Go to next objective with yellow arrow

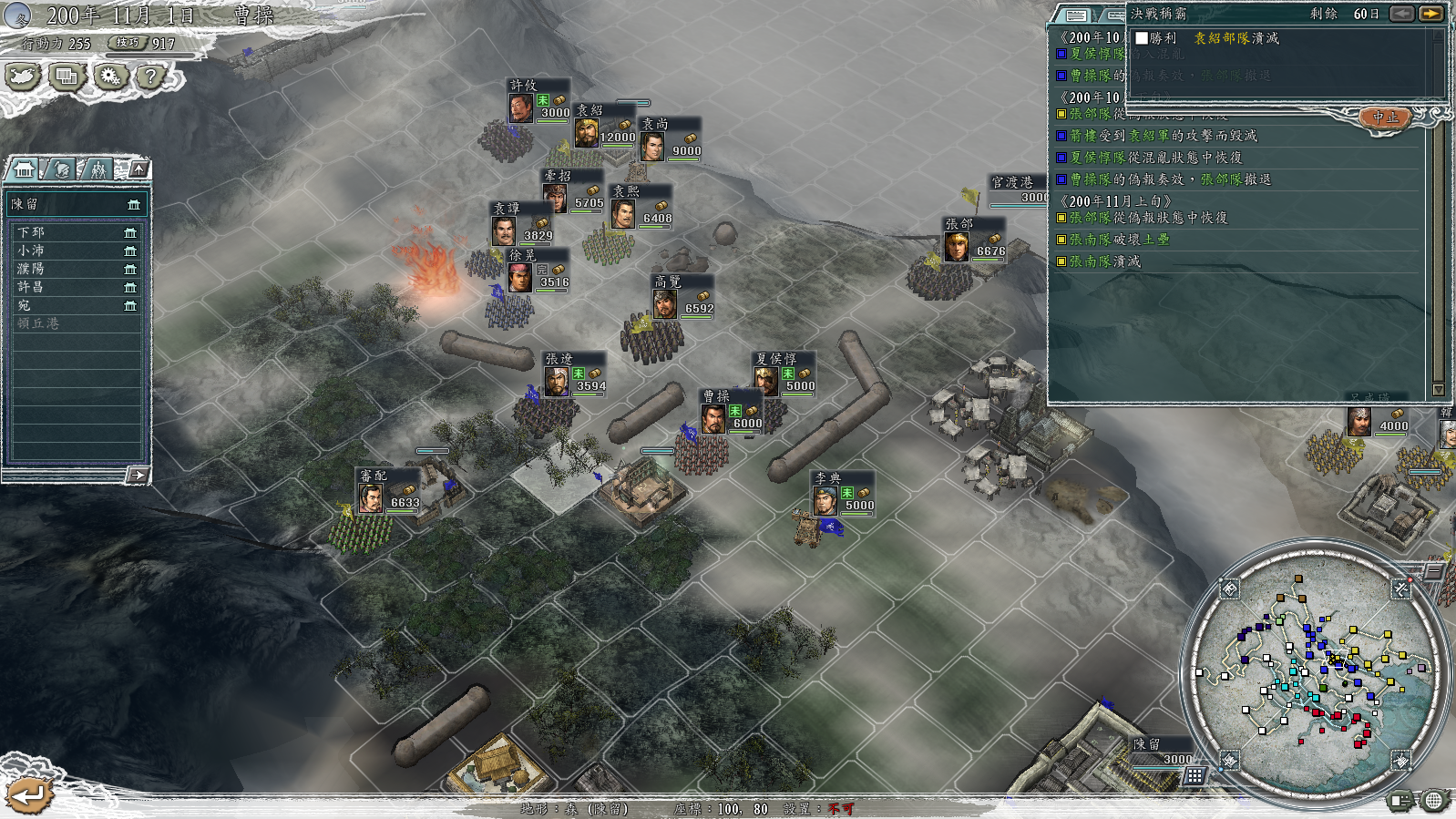pyautogui.click(x=1430, y=14)
